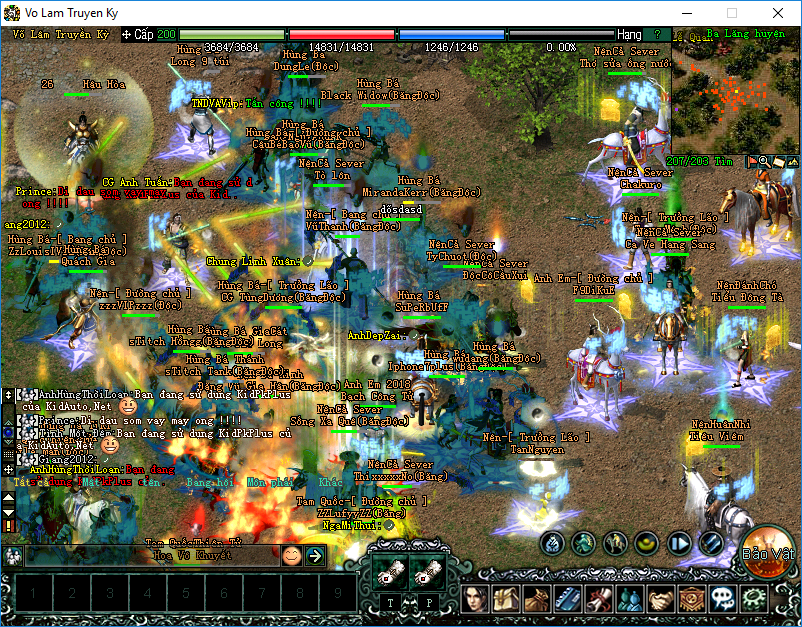The height and width of the screenshot is (627, 802).
Task: Close the Vo Lam Truyen Ky window
Action: [x=776, y=13]
